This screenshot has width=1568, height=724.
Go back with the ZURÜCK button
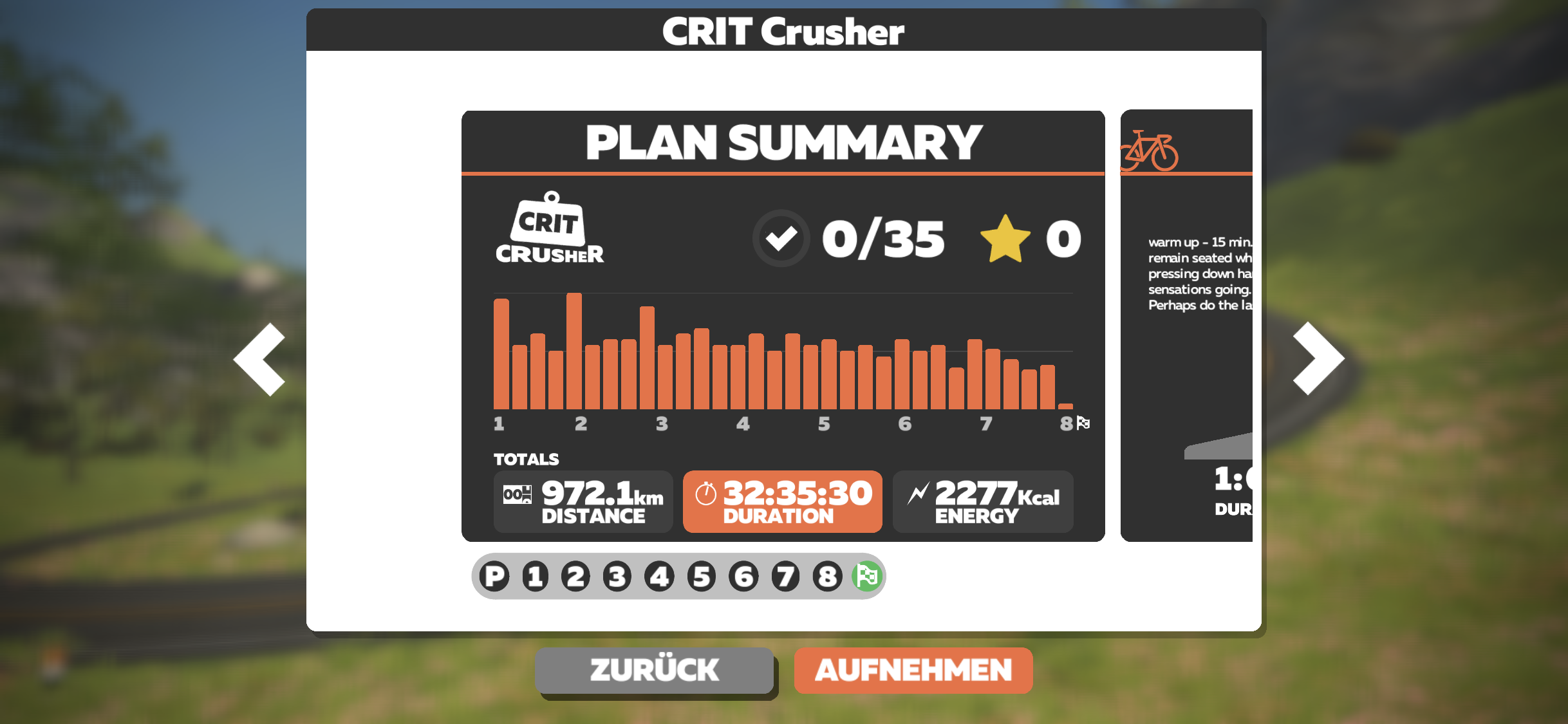tap(654, 670)
